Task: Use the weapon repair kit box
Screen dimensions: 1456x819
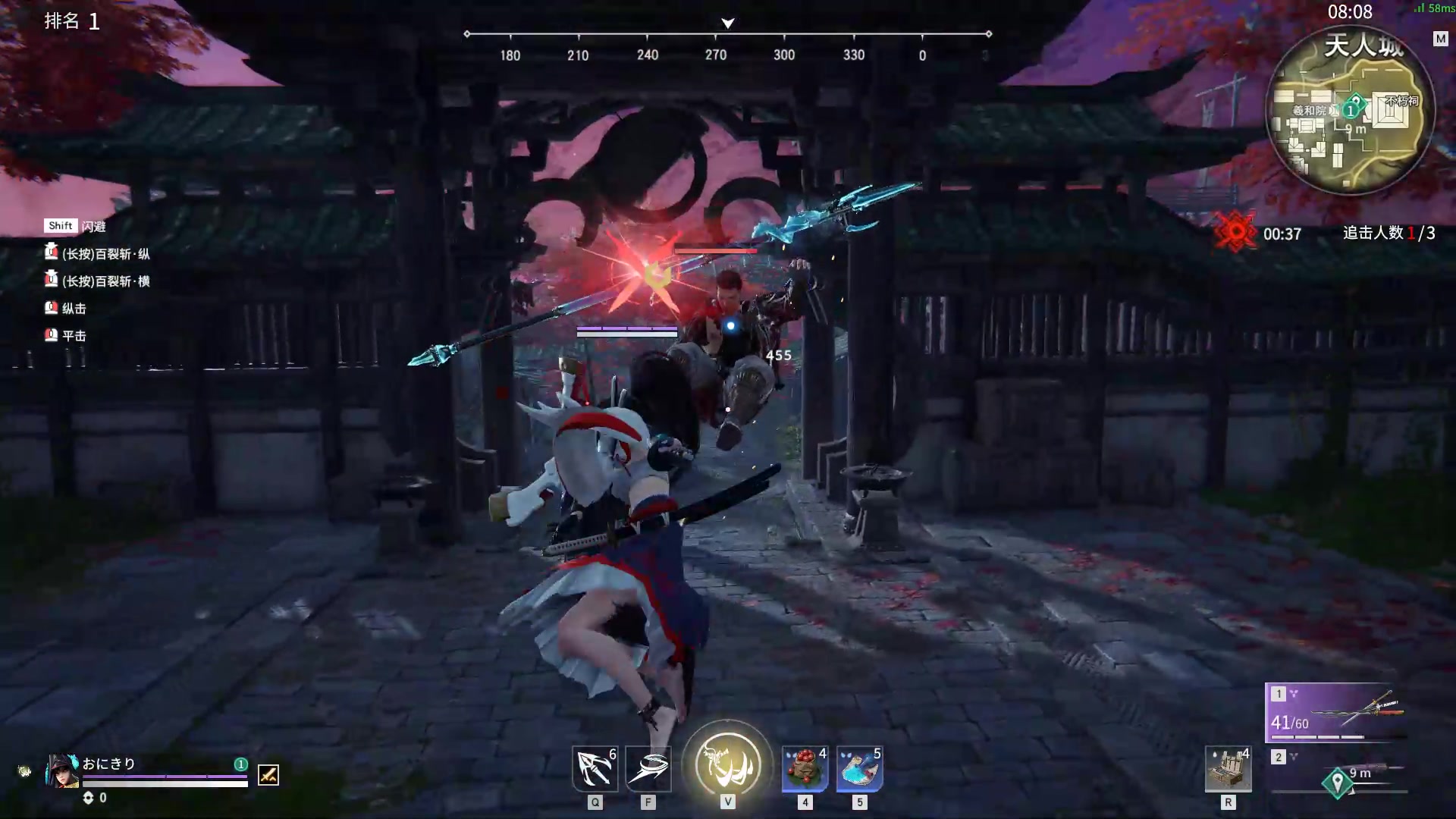Action: tap(1228, 769)
